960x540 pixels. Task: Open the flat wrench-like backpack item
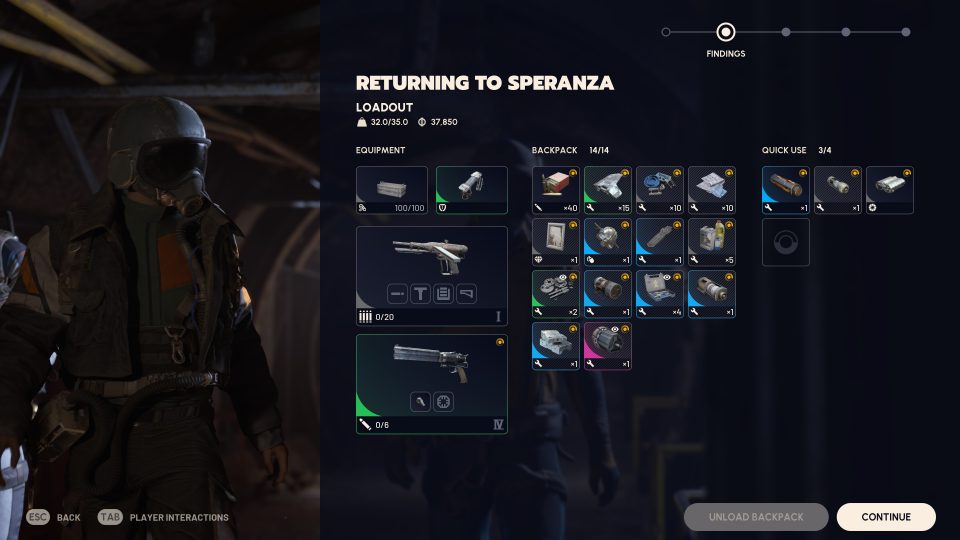pos(660,242)
